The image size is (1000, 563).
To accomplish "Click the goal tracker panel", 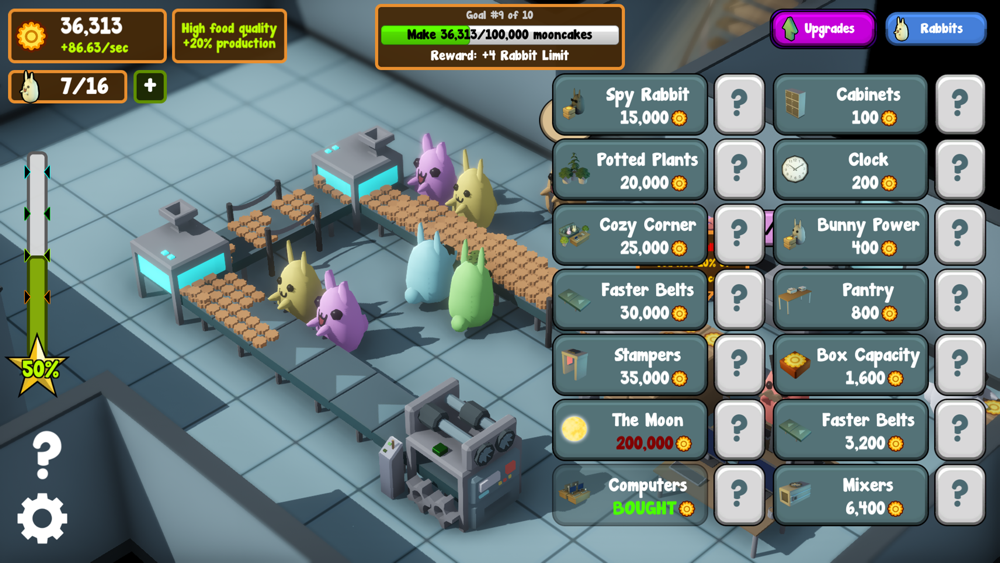I will (500, 37).
